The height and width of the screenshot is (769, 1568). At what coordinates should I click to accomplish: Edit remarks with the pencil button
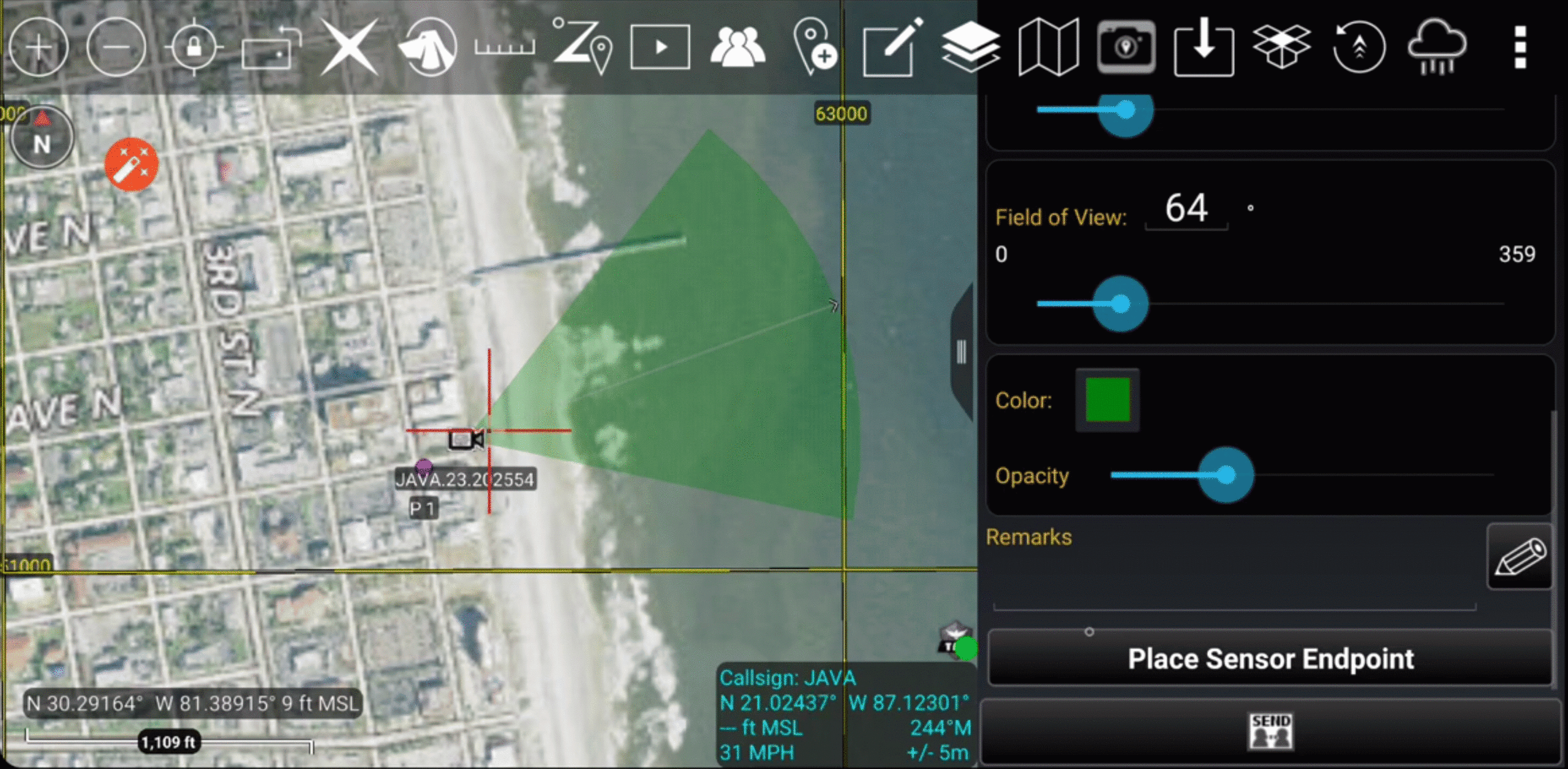click(x=1520, y=556)
